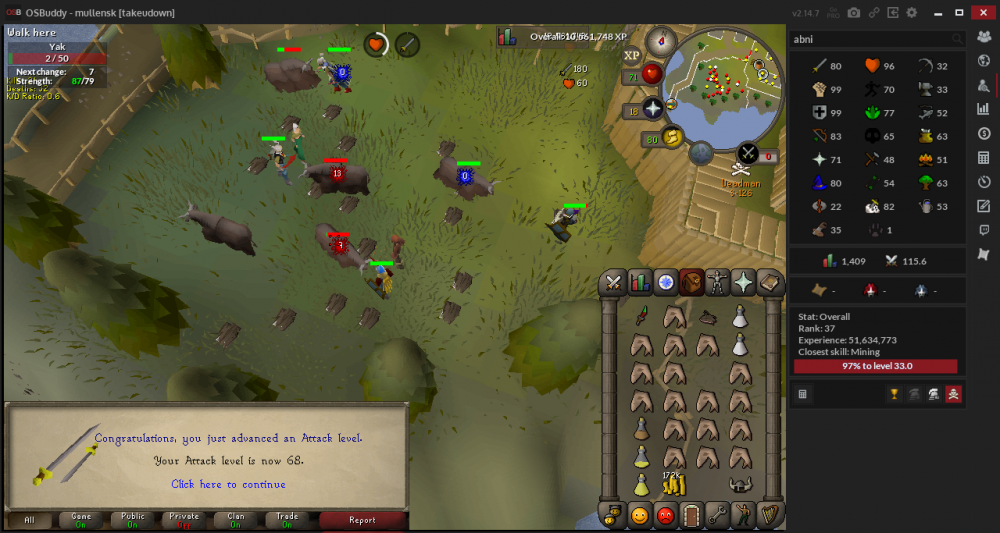Activate the quick-prayers orb showing 18
Image resolution: width=1000 pixels, height=533 pixels.
coord(652,109)
